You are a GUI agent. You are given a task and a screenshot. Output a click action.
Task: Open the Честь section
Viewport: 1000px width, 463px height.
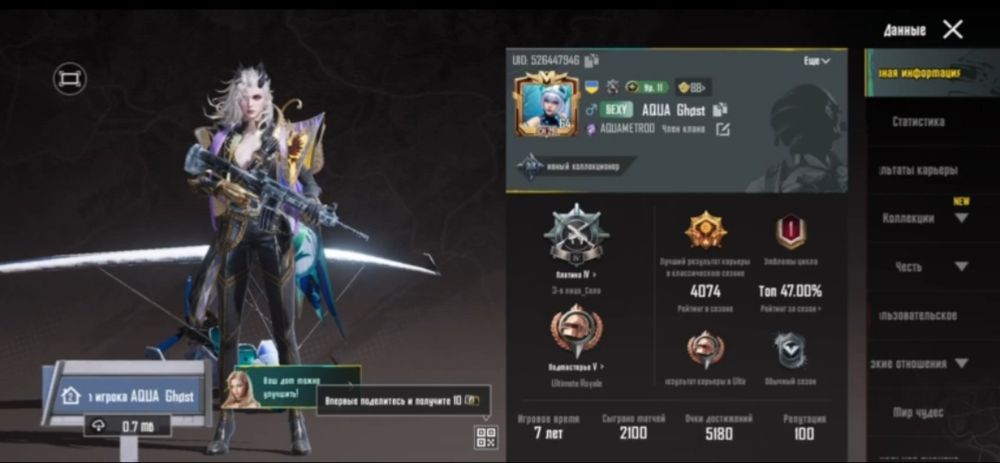[909, 267]
